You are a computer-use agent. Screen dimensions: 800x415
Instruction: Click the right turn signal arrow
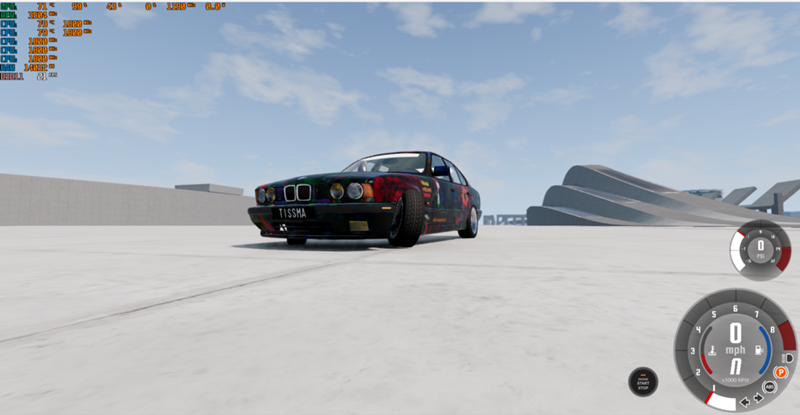756,398
